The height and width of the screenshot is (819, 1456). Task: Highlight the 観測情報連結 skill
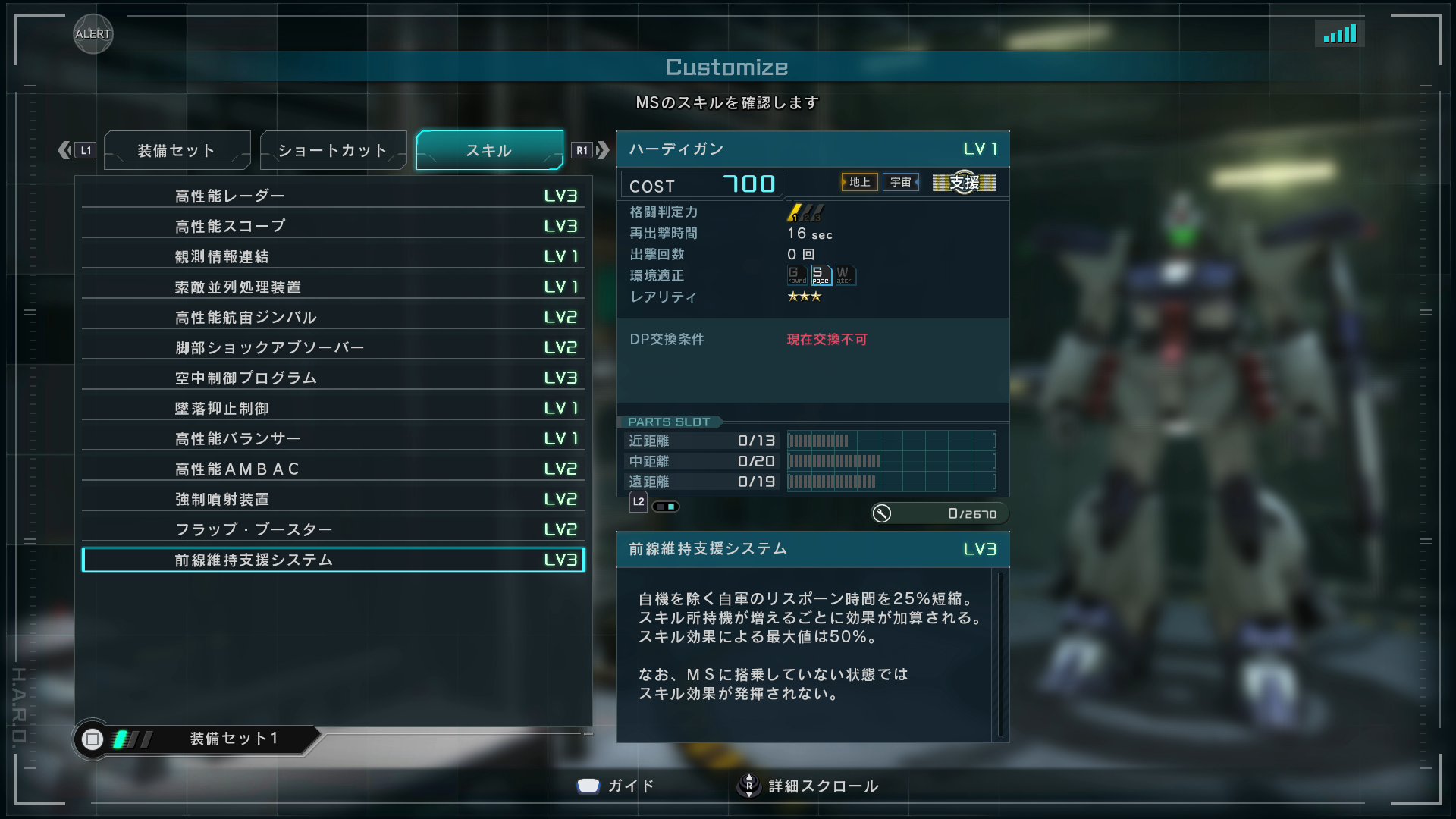(333, 256)
